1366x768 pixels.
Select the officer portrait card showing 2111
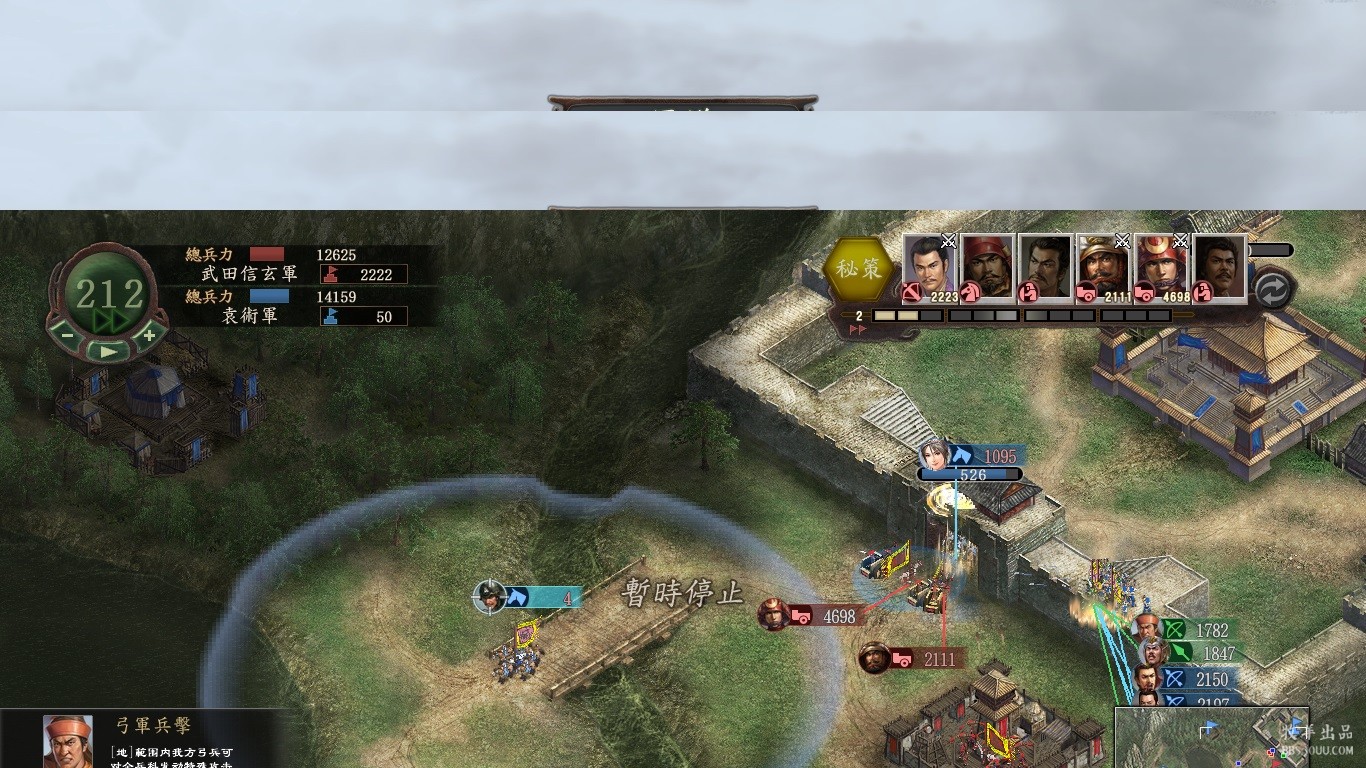[1103, 267]
